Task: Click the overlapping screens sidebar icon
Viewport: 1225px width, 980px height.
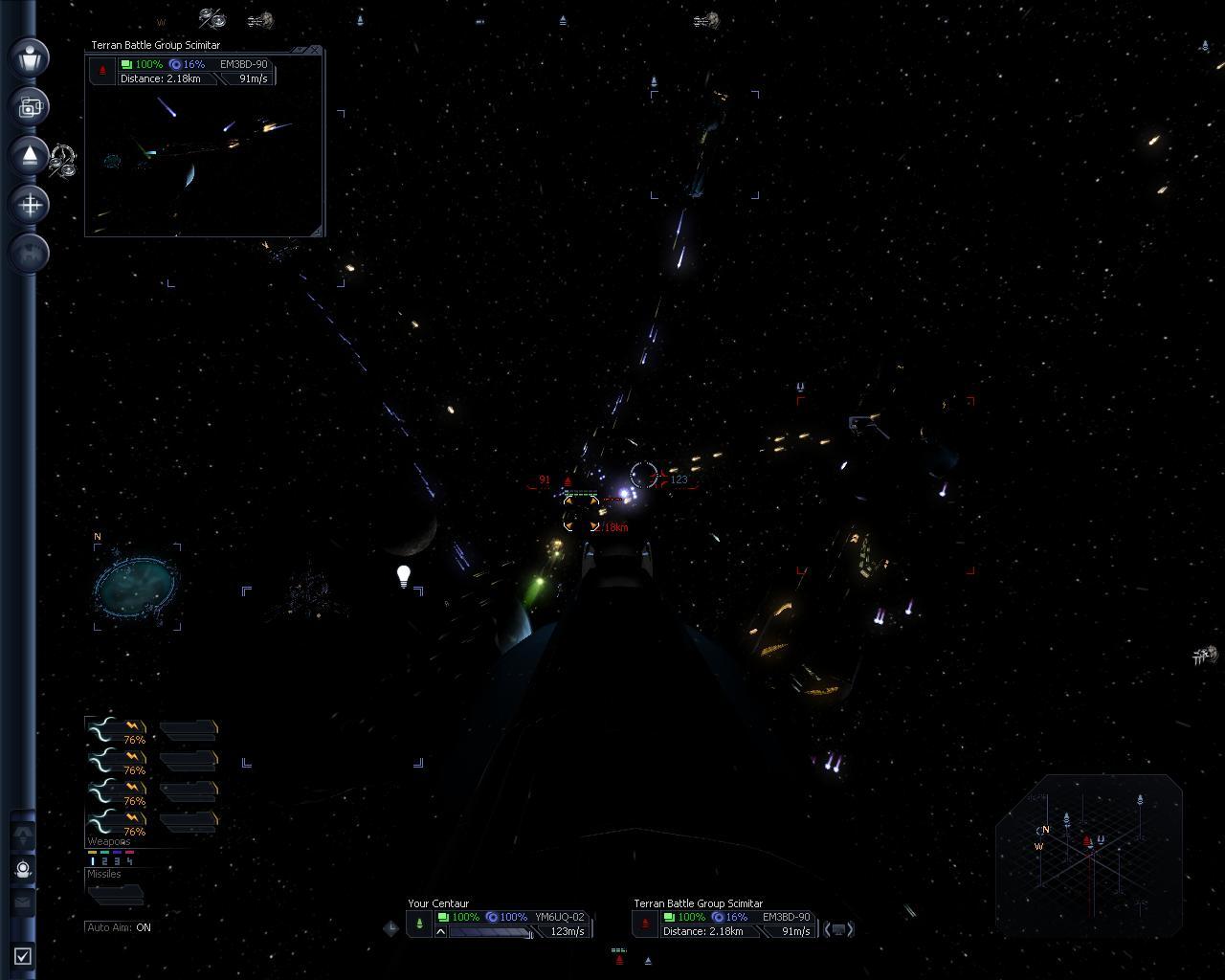Action: 30,106
